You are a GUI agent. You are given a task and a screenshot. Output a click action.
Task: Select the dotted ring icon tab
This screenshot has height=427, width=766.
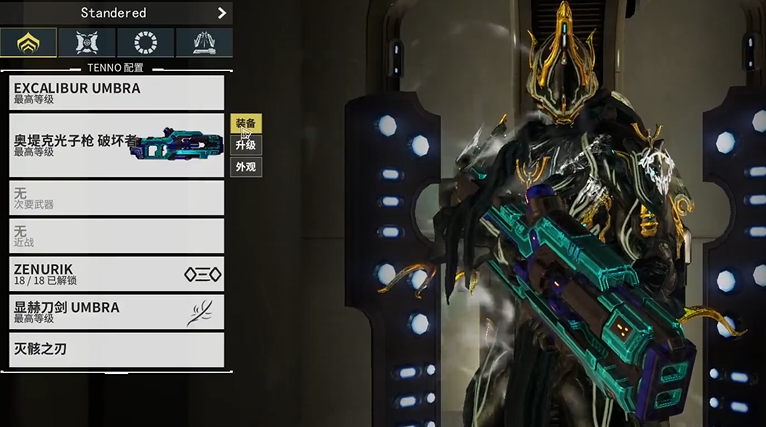[145, 43]
